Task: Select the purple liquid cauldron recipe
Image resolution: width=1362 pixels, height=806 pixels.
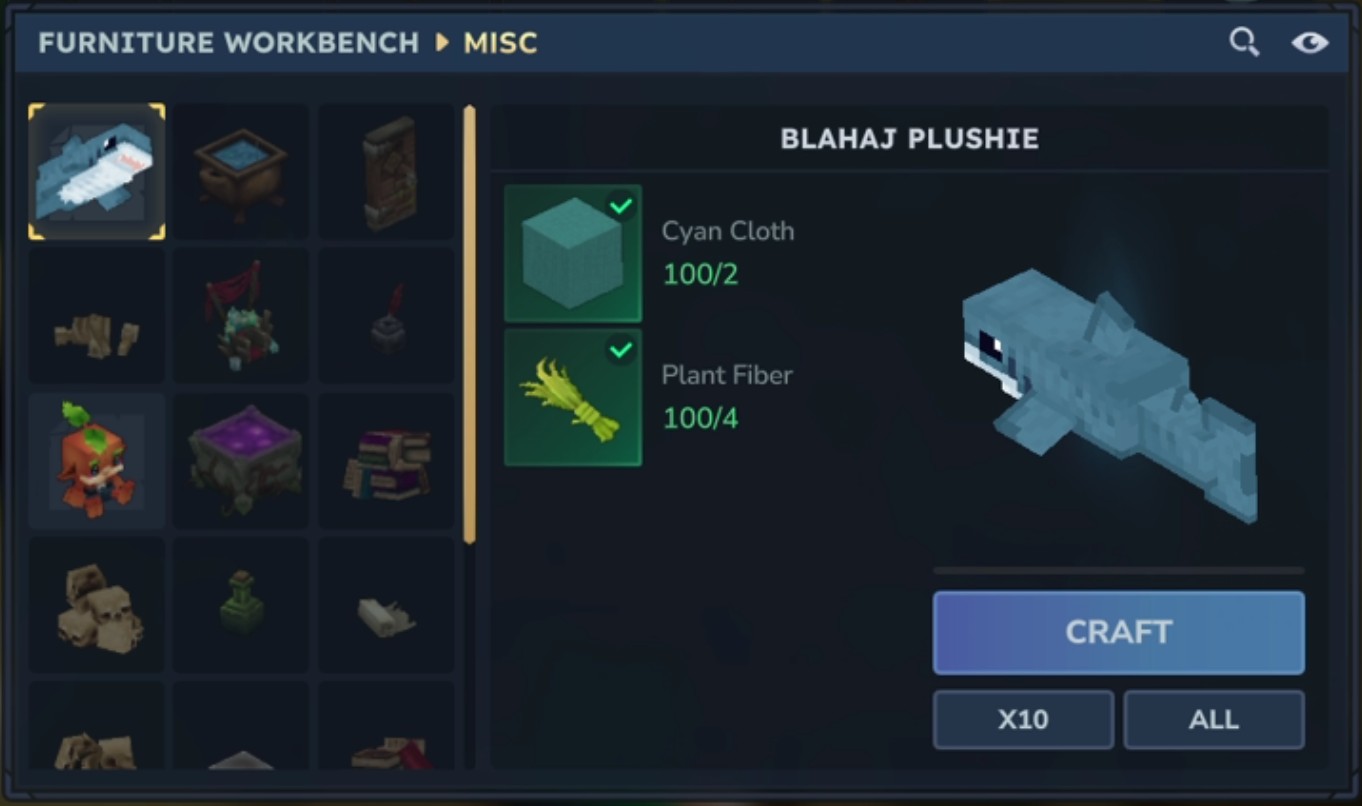Action: (x=241, y=460)
